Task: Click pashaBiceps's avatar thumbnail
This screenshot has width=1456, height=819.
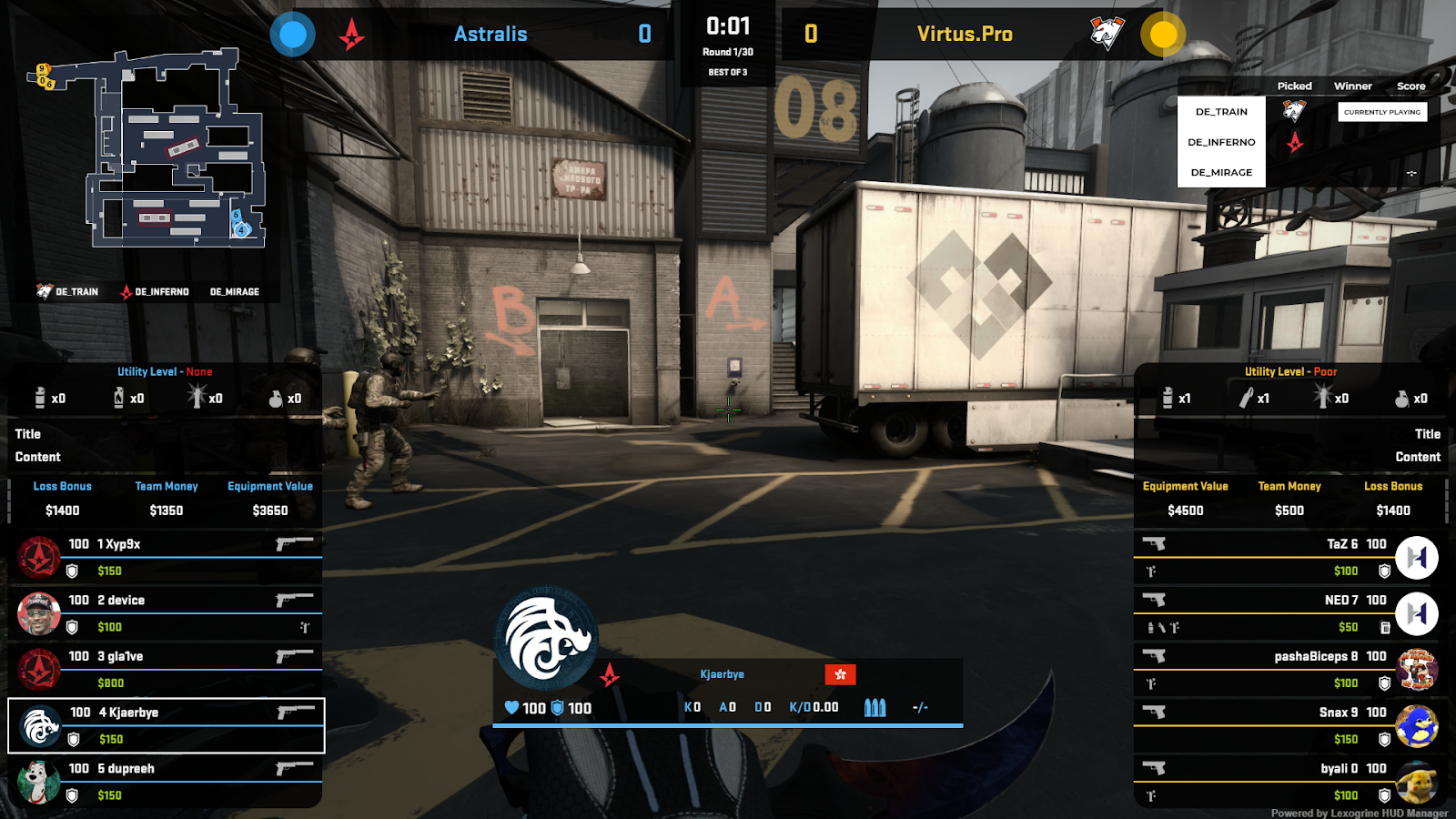Action: pos(1417,669)
